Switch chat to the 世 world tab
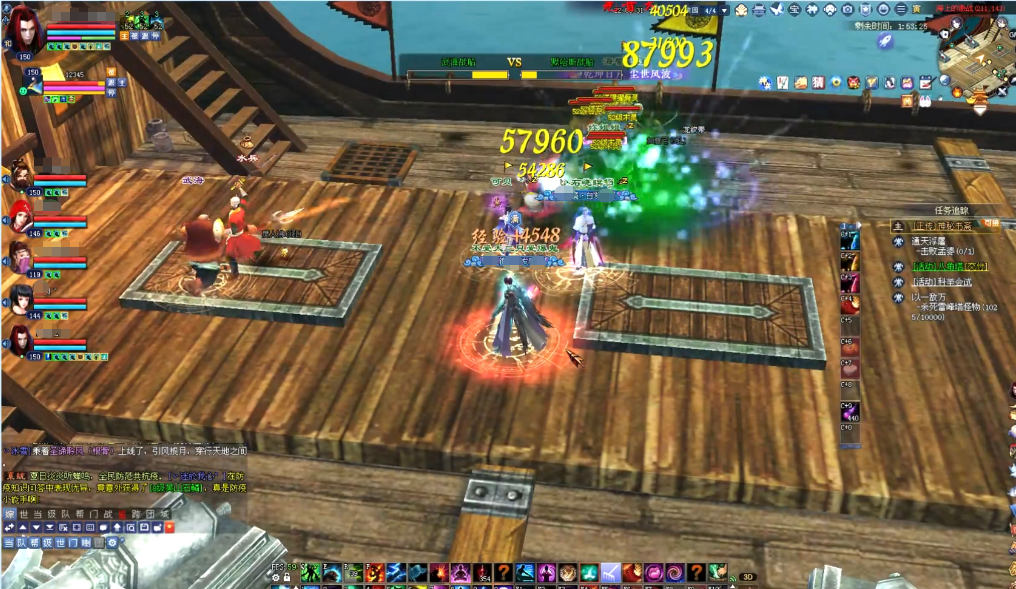This screenshot has width=1016, height=589. (x=23, y=514)
